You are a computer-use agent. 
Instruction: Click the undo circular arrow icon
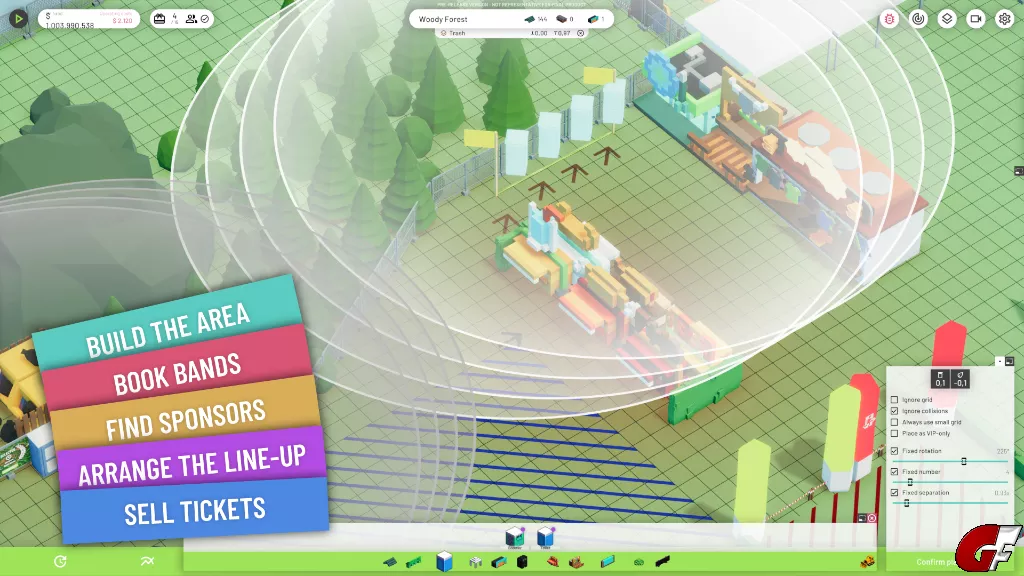tap(60, 561)
